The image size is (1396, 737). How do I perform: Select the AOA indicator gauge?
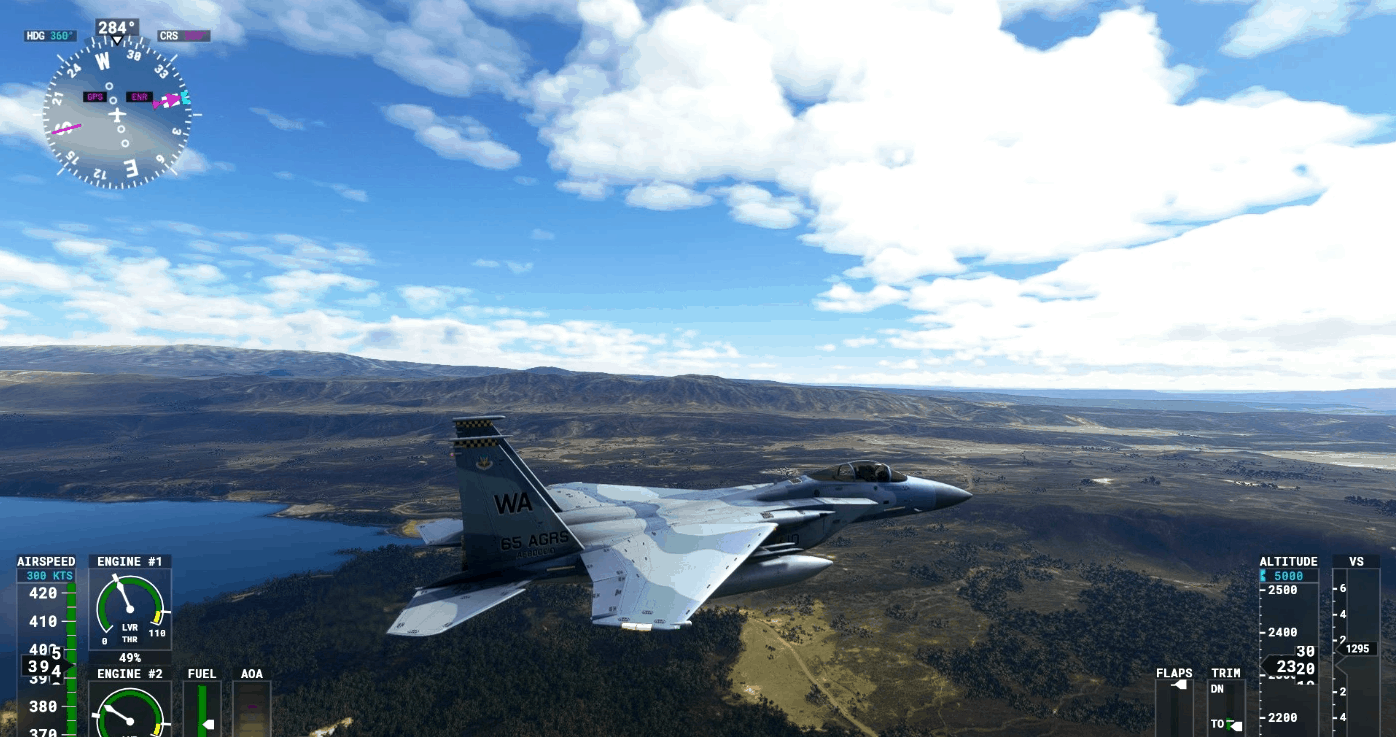tap(251, 712)
